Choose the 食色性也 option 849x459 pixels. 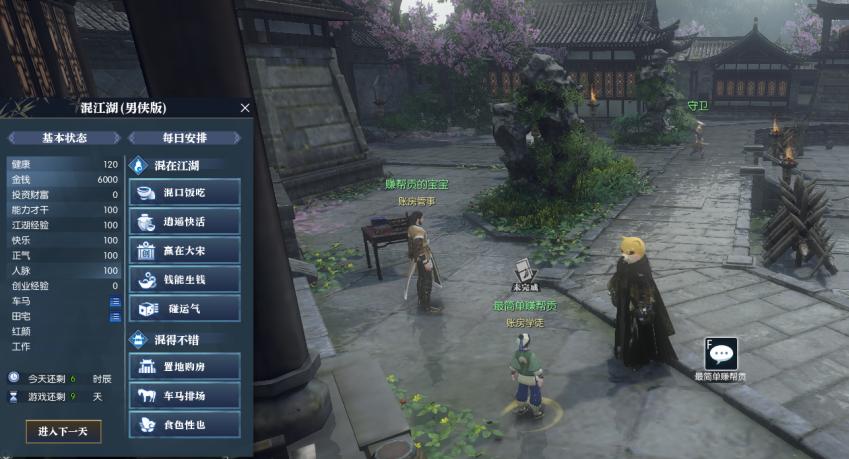click(185, 424)
